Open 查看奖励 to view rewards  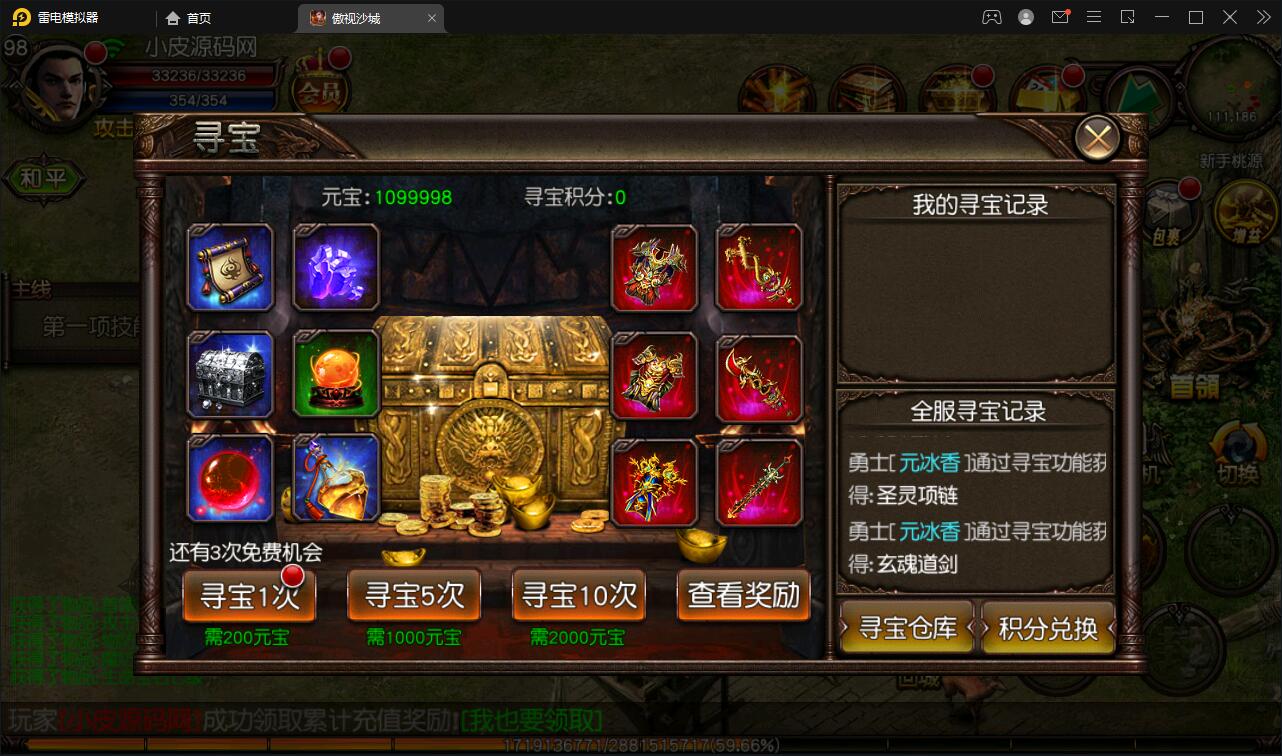pos(744,595)
